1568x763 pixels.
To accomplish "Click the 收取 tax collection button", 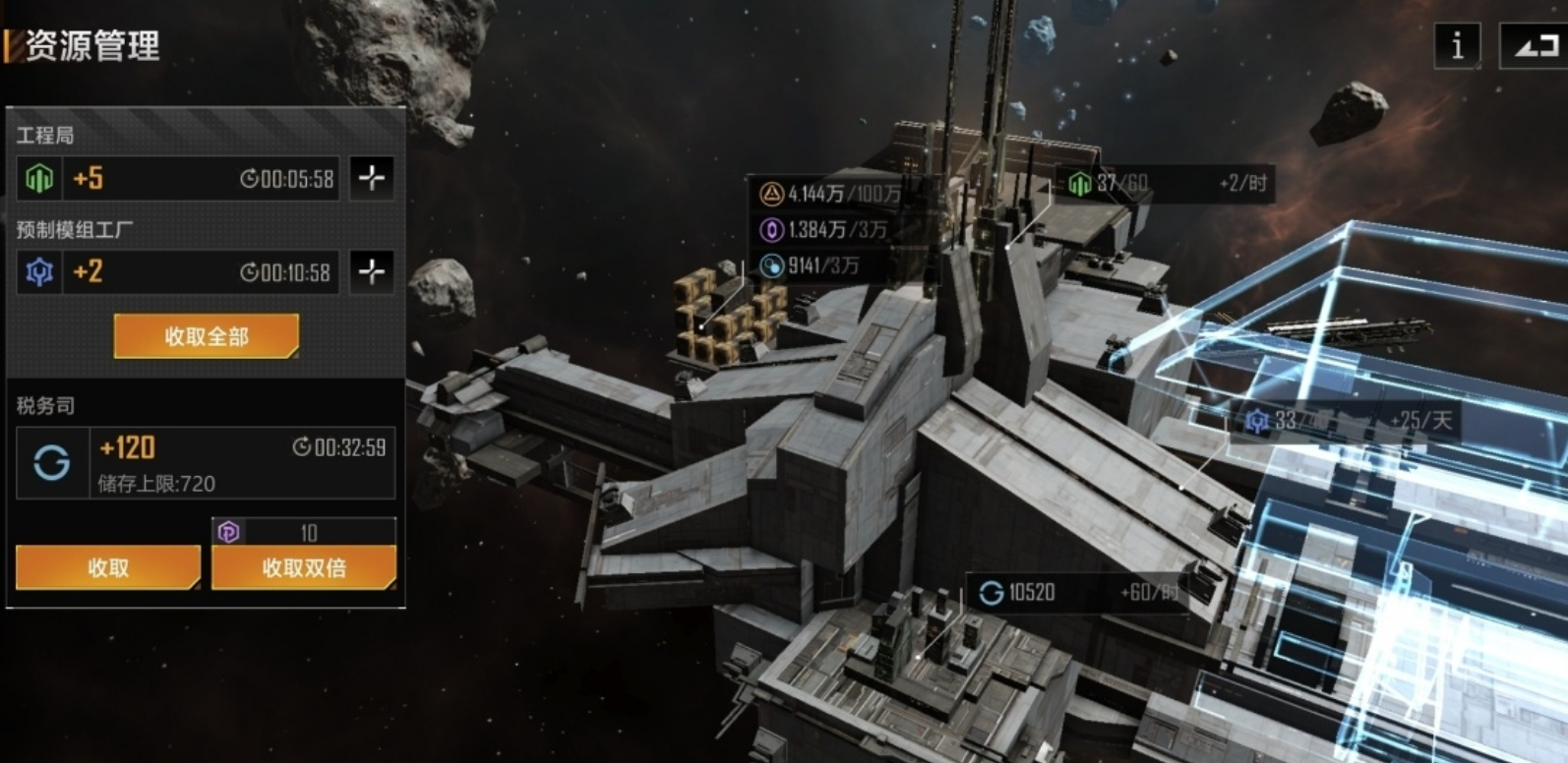I will (108, 567).
